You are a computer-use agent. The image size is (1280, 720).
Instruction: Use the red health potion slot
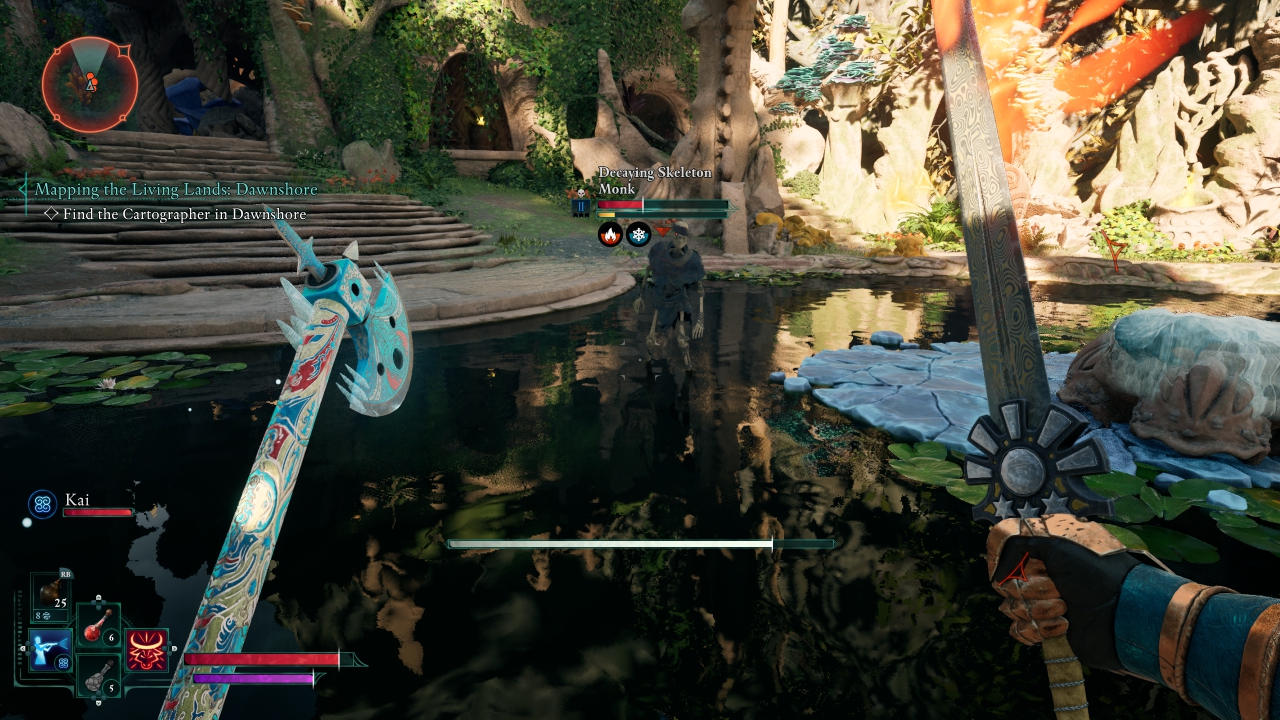99,626
